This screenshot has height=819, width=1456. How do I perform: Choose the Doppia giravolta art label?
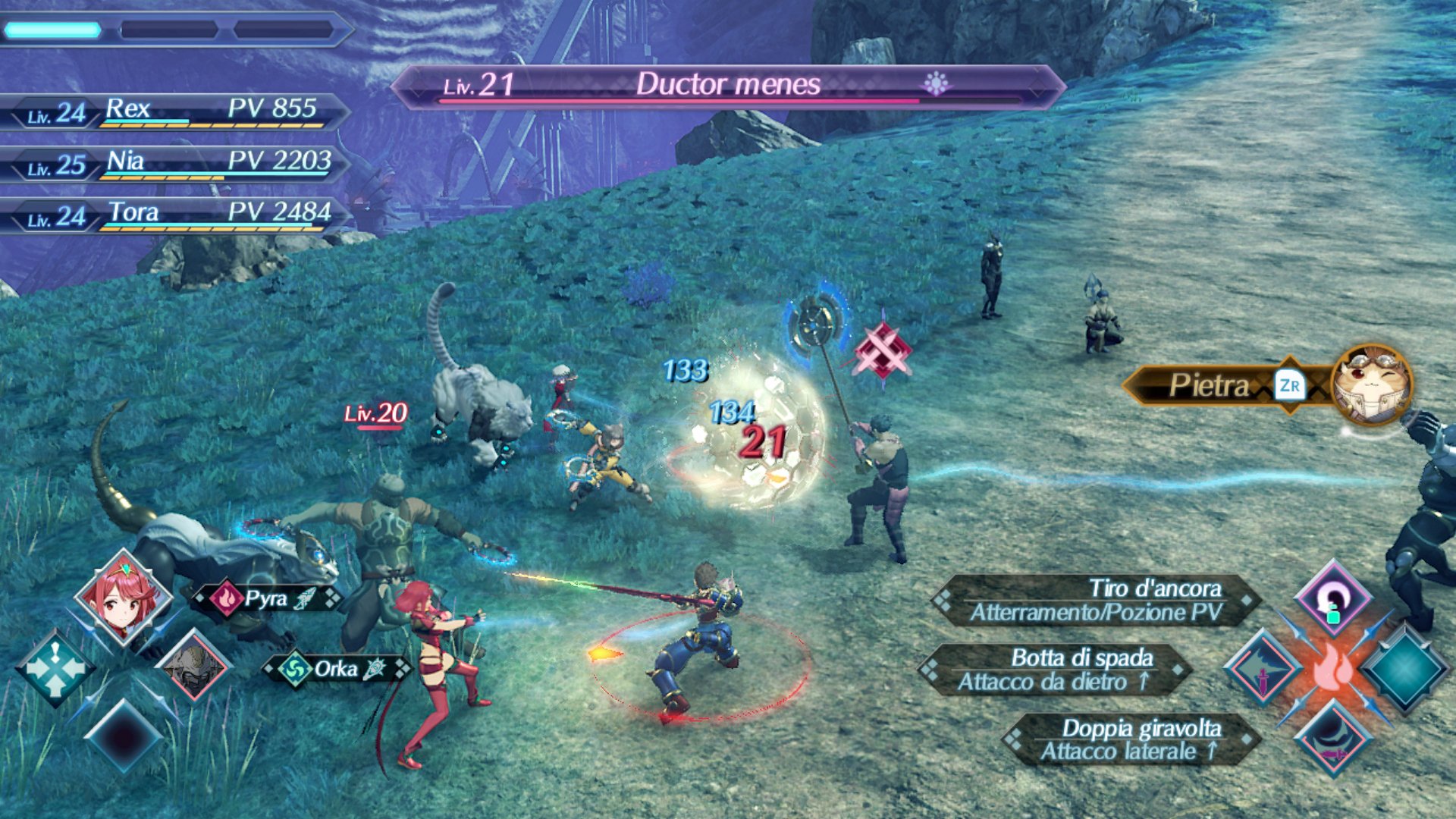tap(1130, 739)
